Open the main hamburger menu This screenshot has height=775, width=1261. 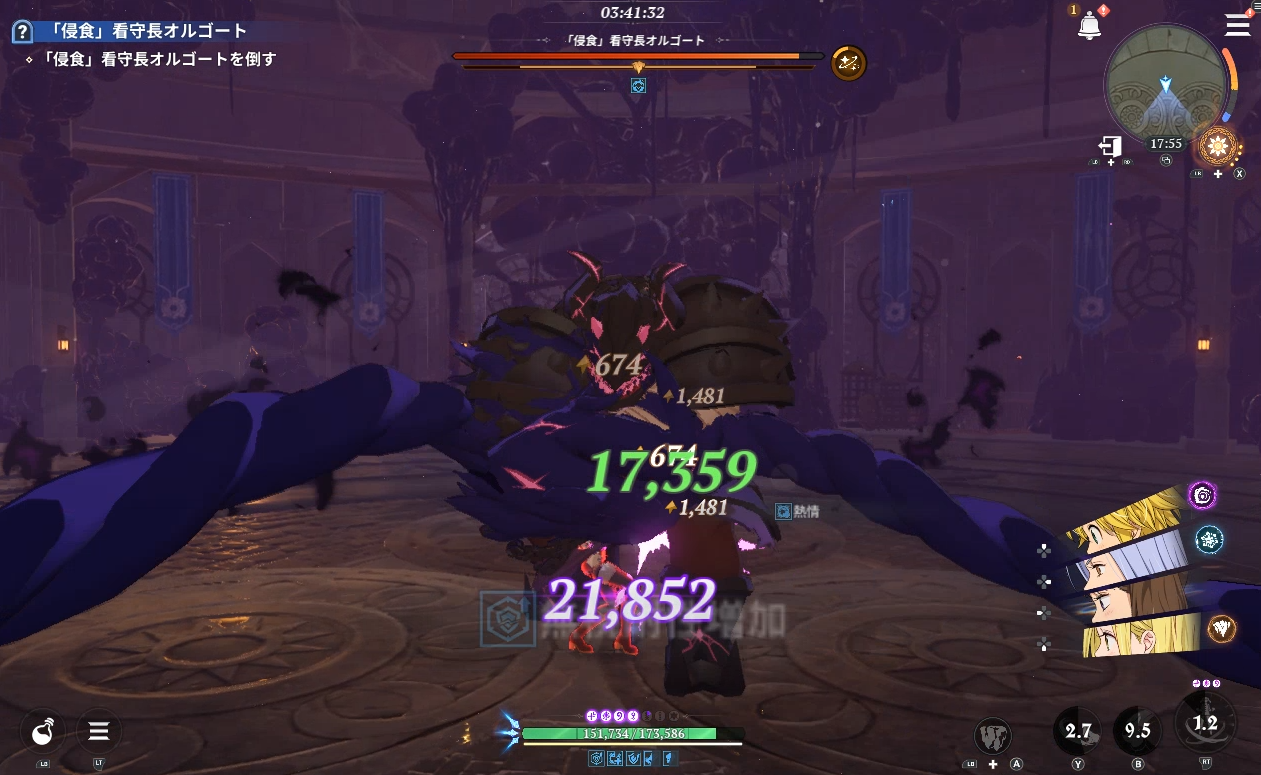click(x=1238, y=25)
